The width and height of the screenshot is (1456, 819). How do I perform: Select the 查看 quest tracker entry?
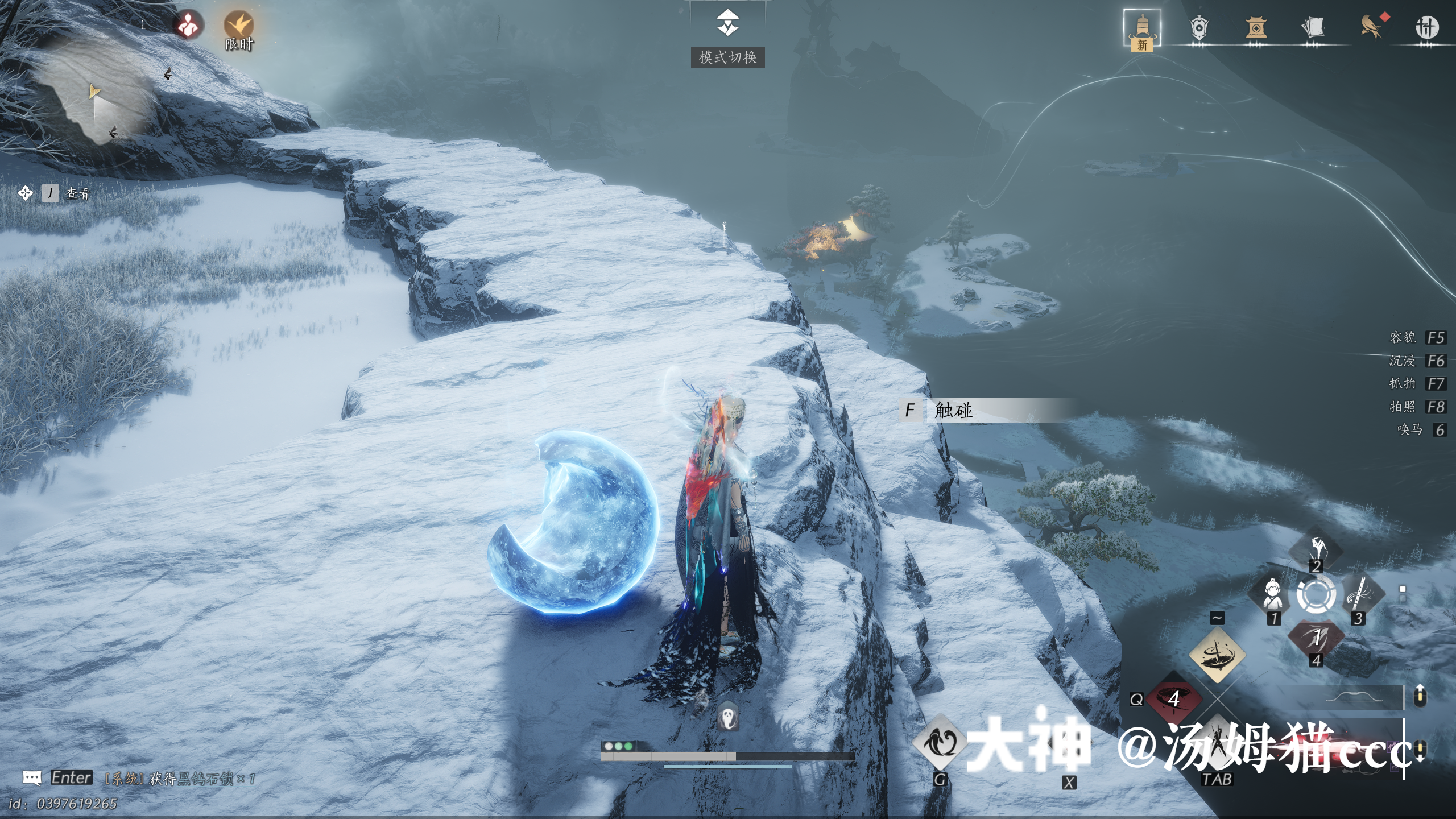tap(77, 194)
